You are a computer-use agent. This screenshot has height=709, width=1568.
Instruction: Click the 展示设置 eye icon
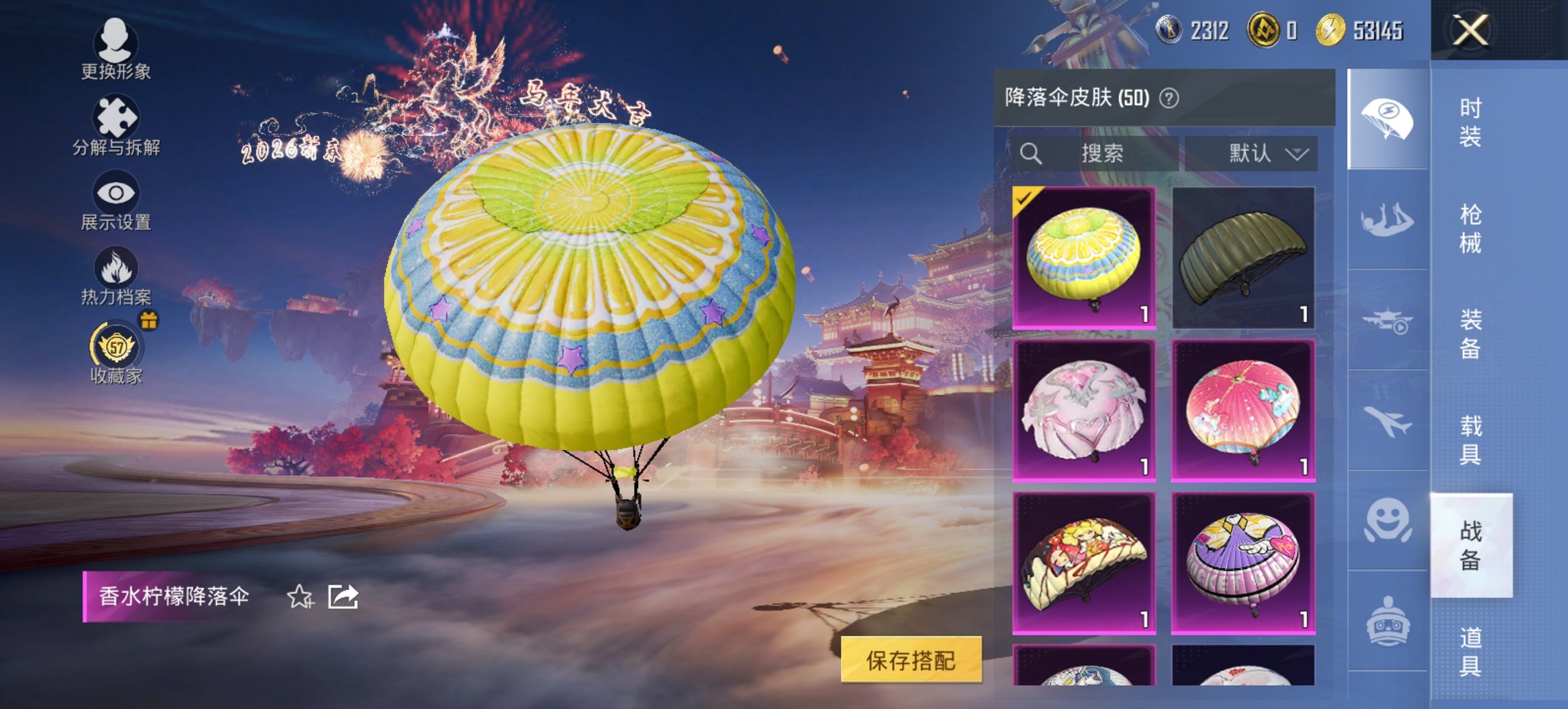click(118, 193)
